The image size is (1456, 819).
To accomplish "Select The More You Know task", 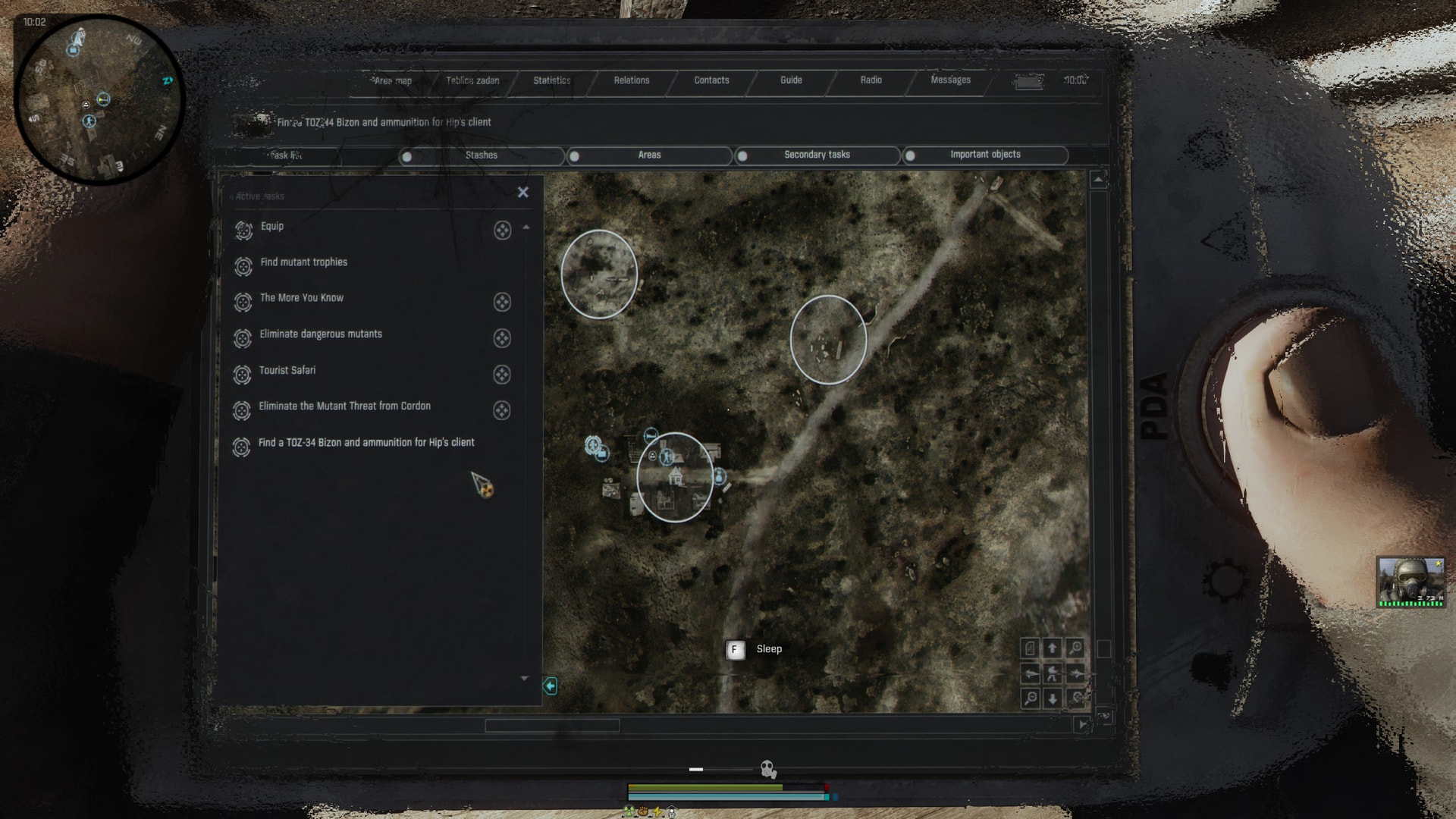I will click(301, 298).
